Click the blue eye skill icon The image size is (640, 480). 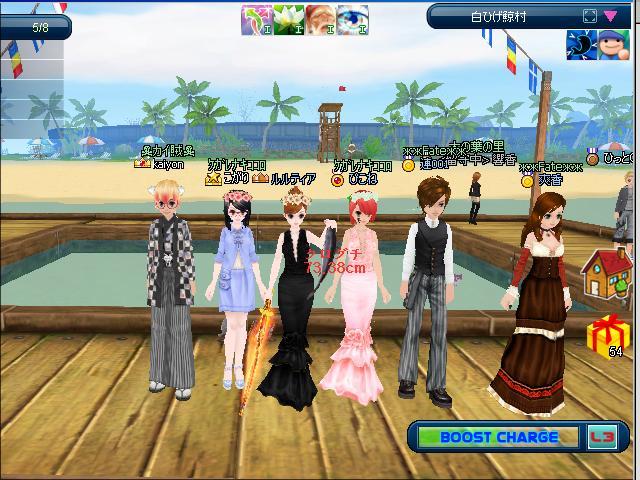(351, 20)
